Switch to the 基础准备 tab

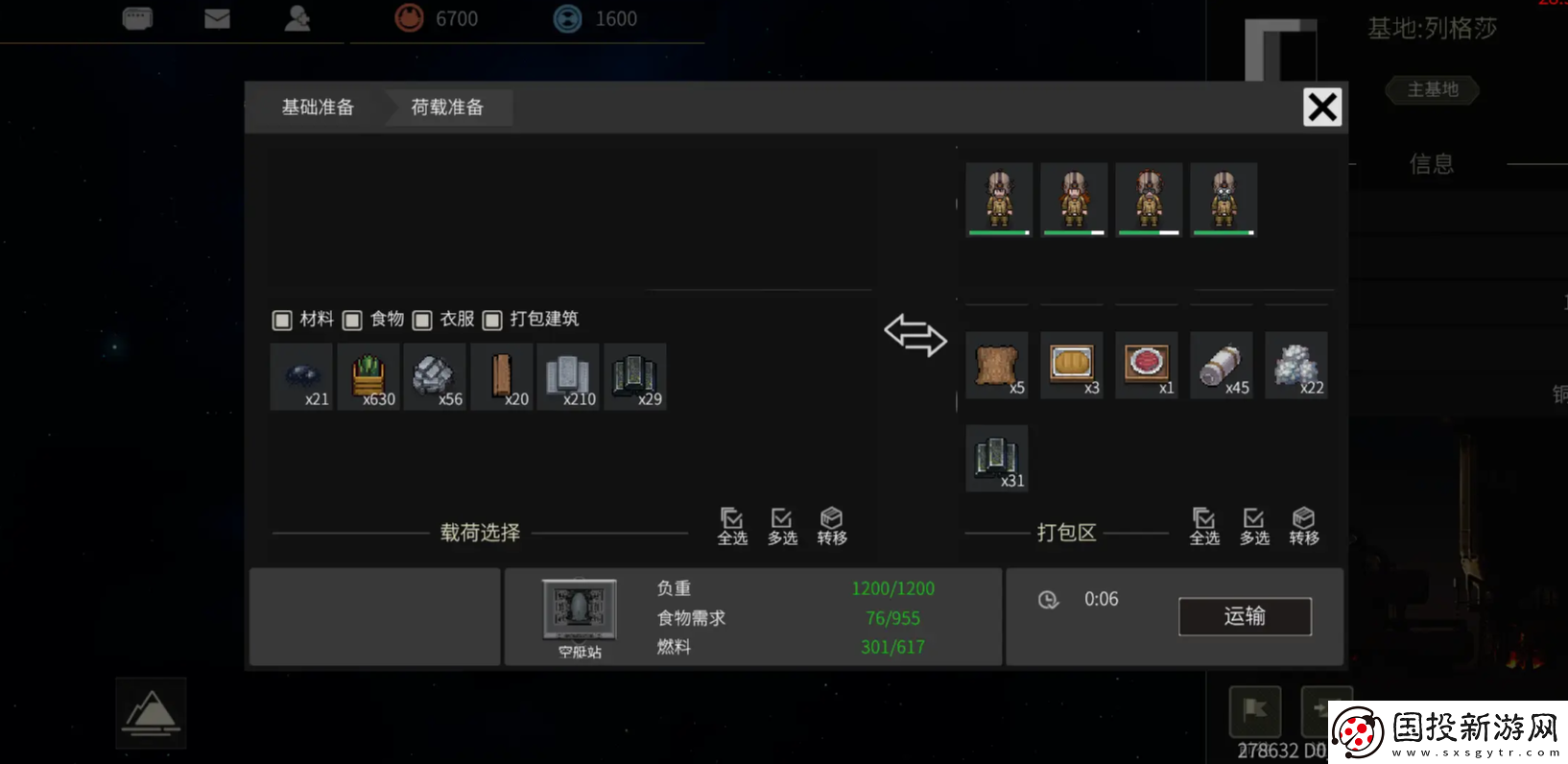coord(317,107)
